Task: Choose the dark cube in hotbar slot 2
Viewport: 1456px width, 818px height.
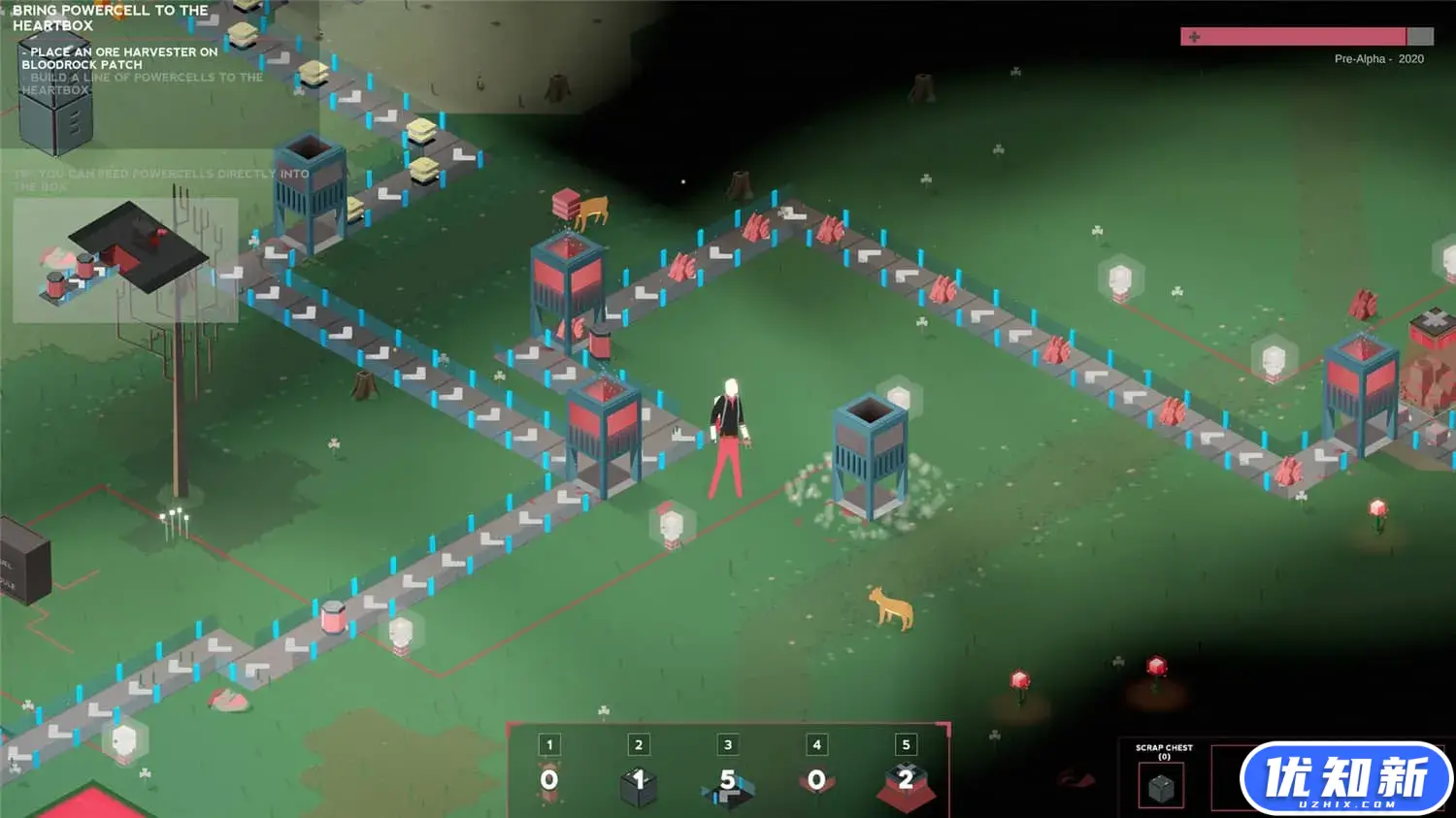Action: 639,783
